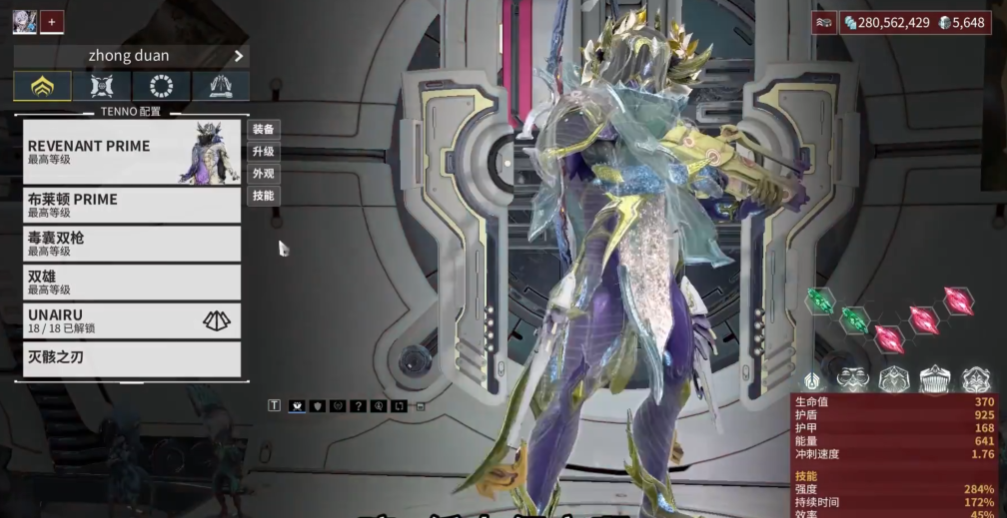Expand the zhong duan loadout selector arrow
Viewport: 1007px width, 518px height.
pyautogui.click(x=238, y=56)
